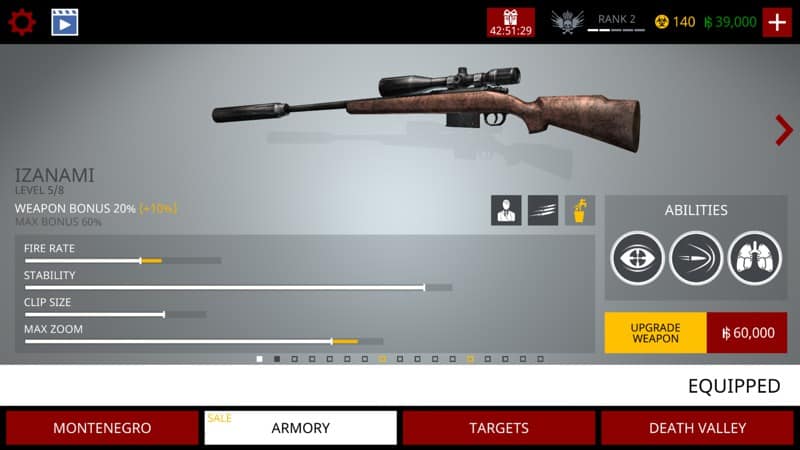800x450 pixels.
Task: Open the timed gift box offer
Action: (x=510, y=22)
